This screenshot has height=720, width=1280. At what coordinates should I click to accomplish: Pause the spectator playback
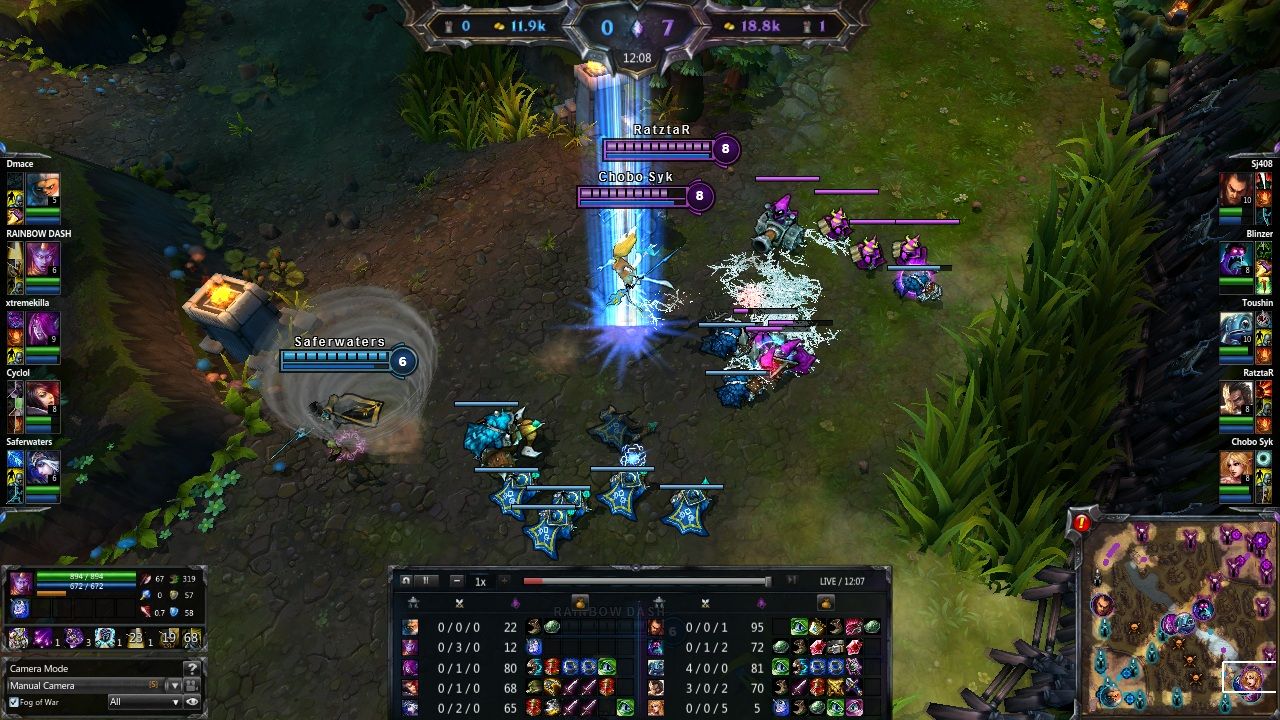click(x=428, y=580)
